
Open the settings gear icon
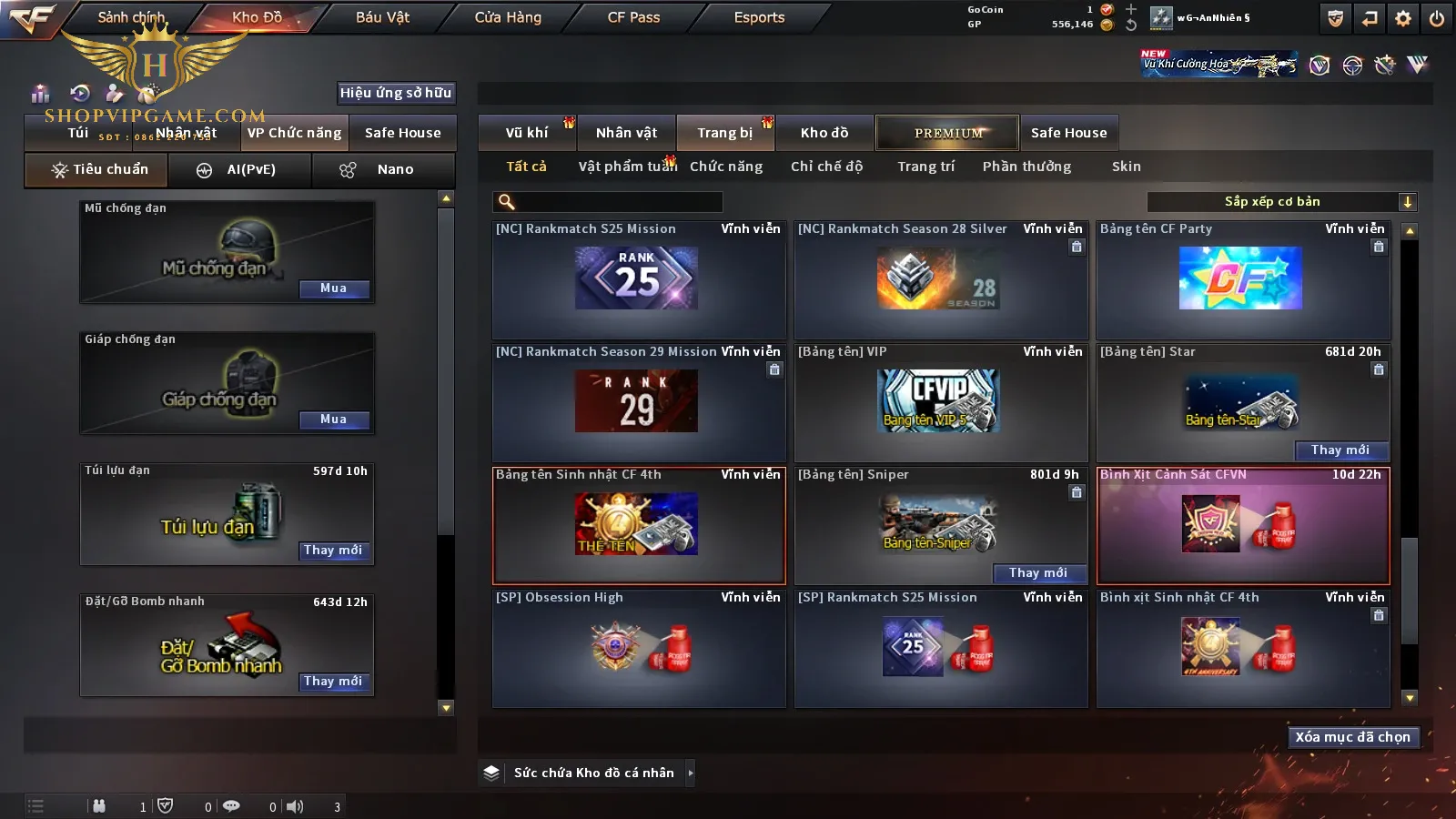1403,18
